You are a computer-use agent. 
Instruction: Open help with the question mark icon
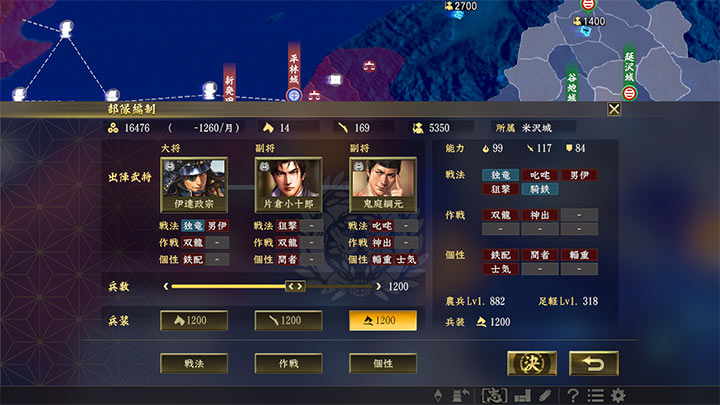click(573, 395)
